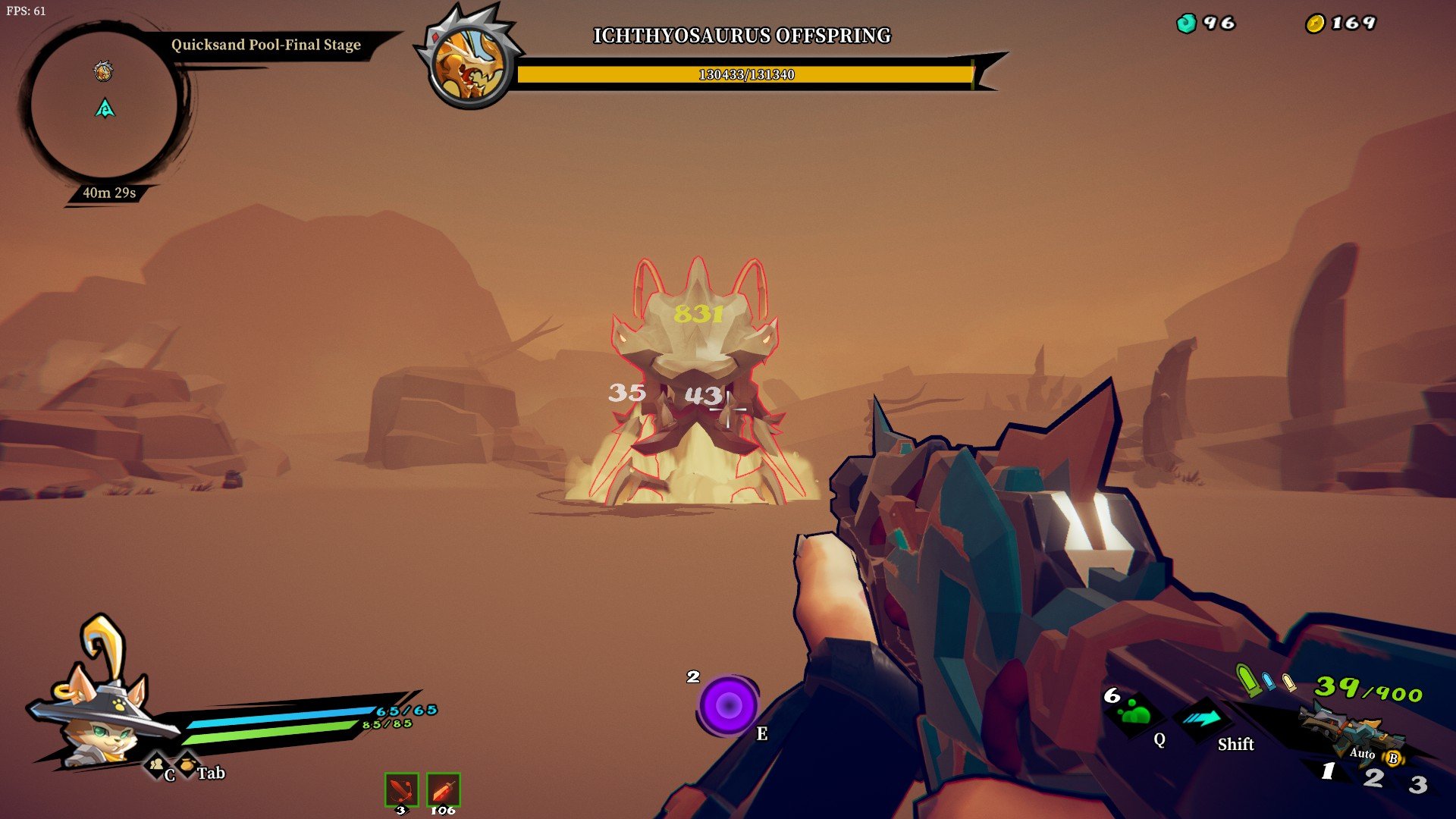The image size is (1456, 819).
Task: Toggle the Auto fire mode indicator
Action: point(1362,754)
